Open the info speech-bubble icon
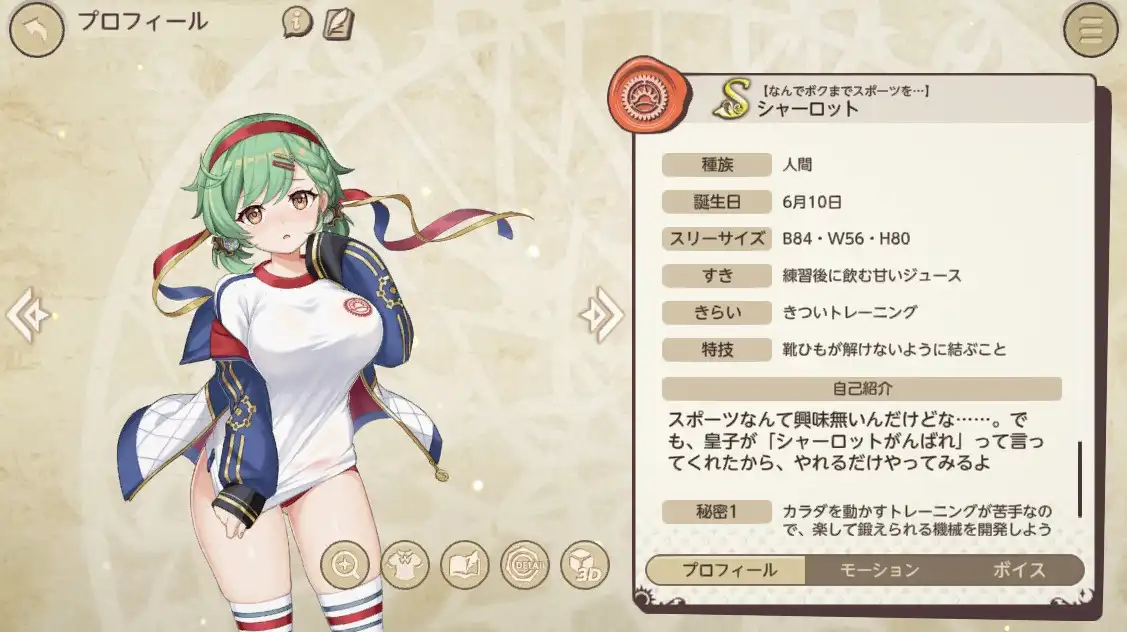 [297, 22]
